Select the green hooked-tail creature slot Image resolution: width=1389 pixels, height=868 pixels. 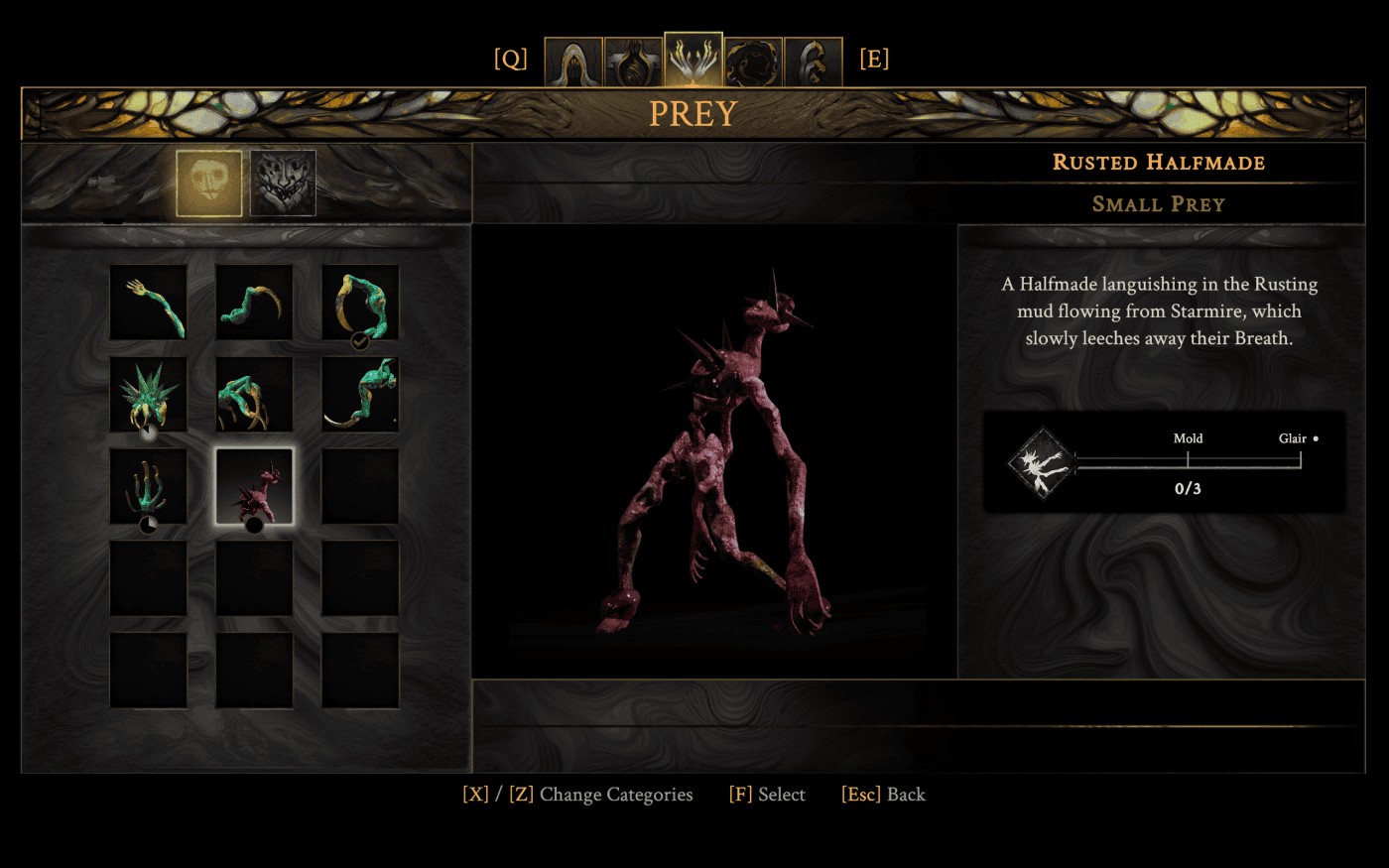point(360,395)
